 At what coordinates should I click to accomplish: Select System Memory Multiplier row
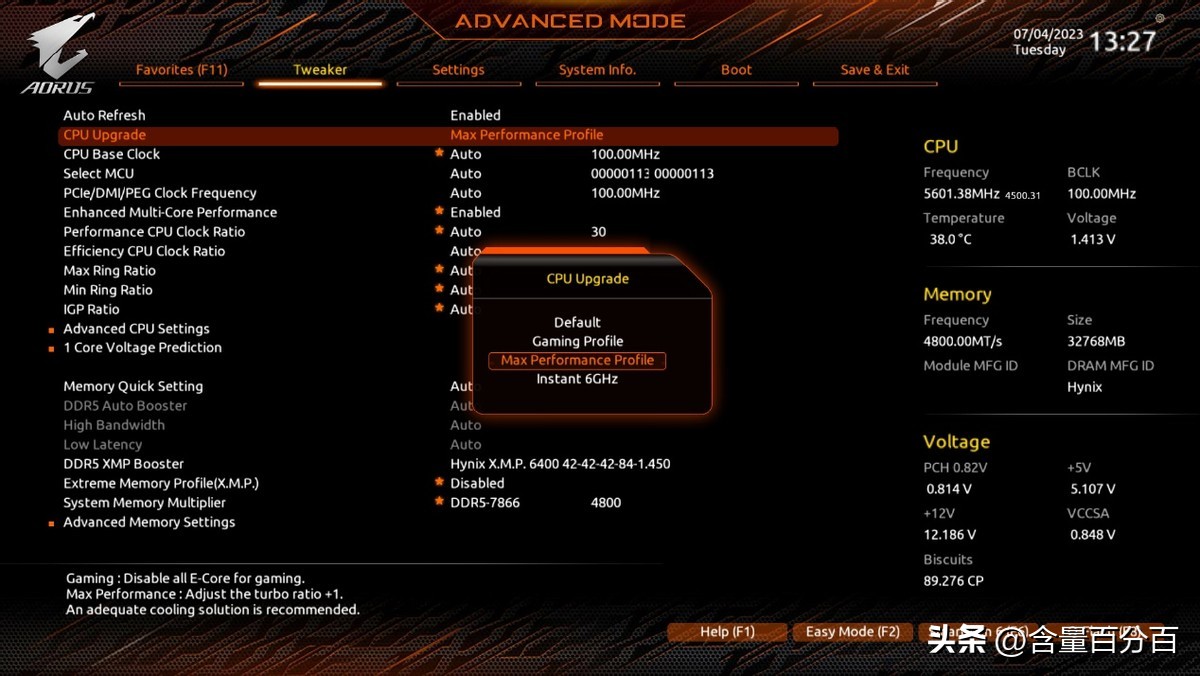(144, 502)
